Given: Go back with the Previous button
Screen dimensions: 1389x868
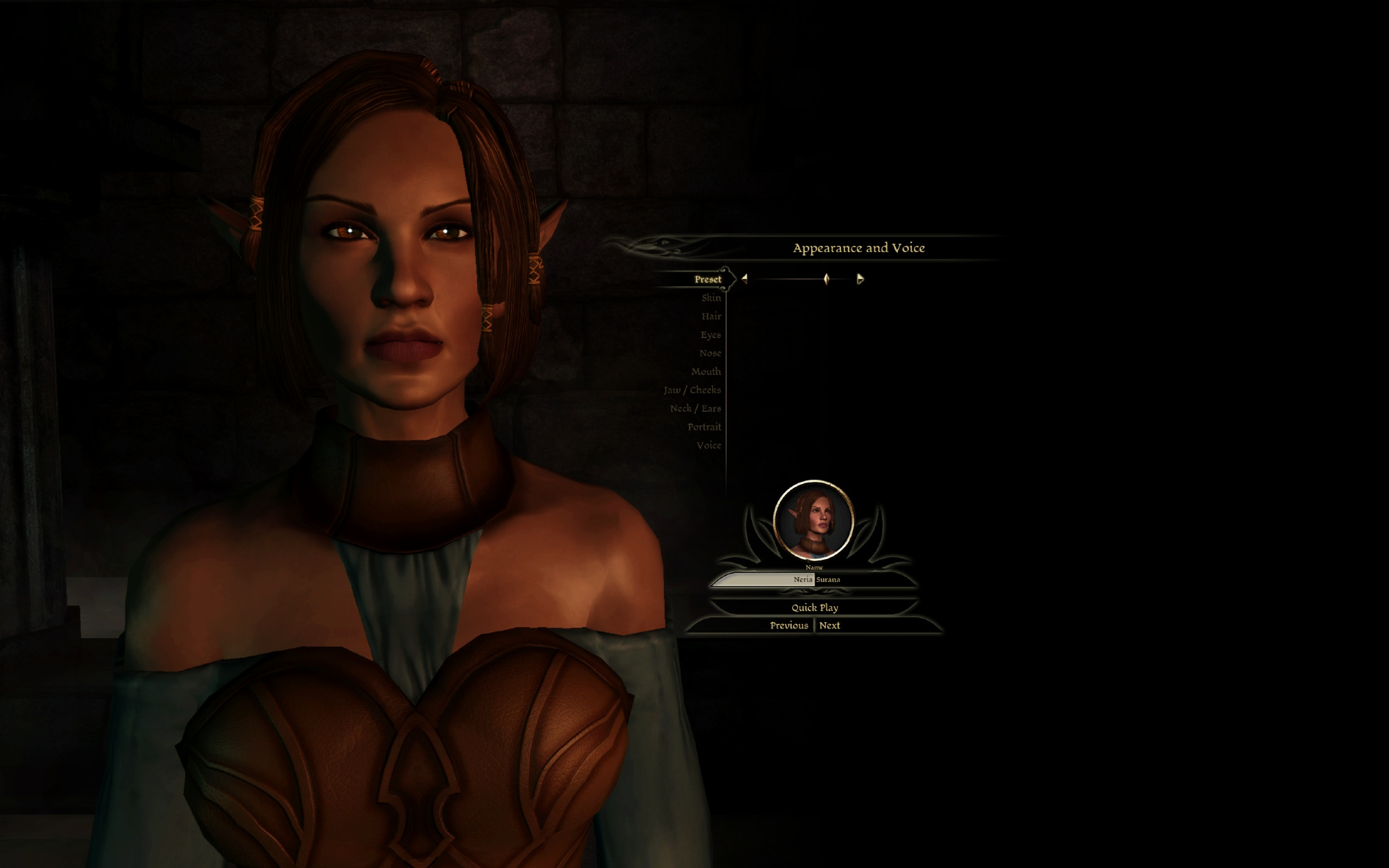Looking at the screenshot, I should 788,626.
